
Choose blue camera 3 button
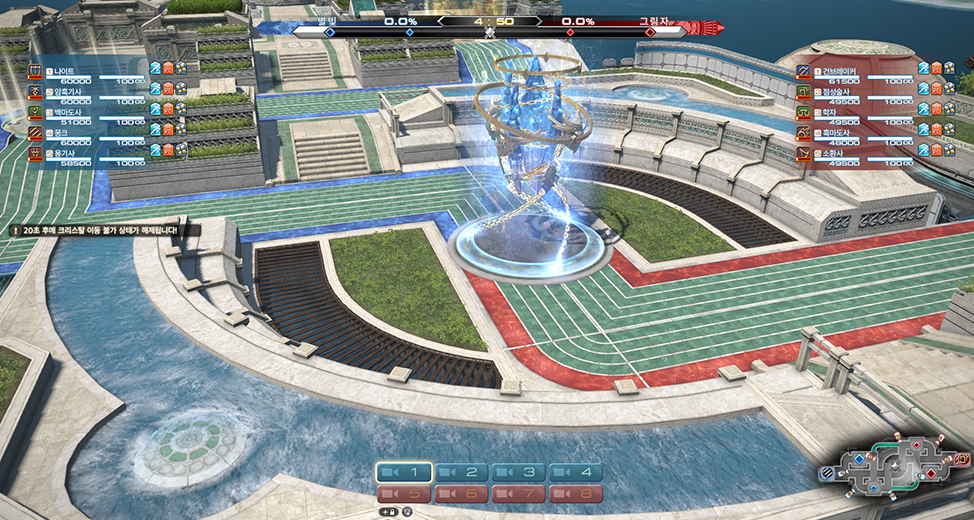tap(518, 472)
